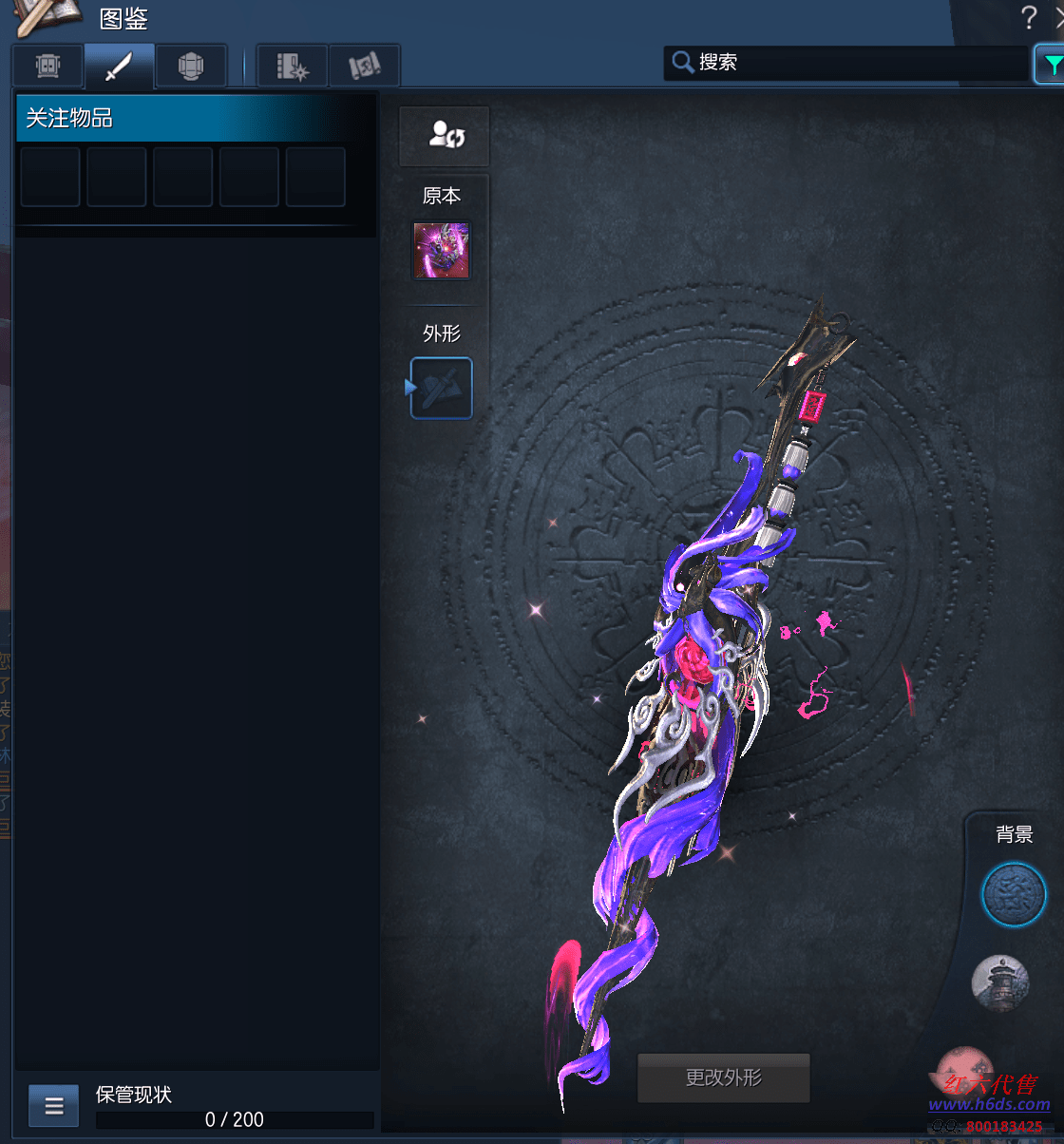Select the 外形 appearance slot
The height and width of the screenshot is (1144, 1064).
[441, 388]
